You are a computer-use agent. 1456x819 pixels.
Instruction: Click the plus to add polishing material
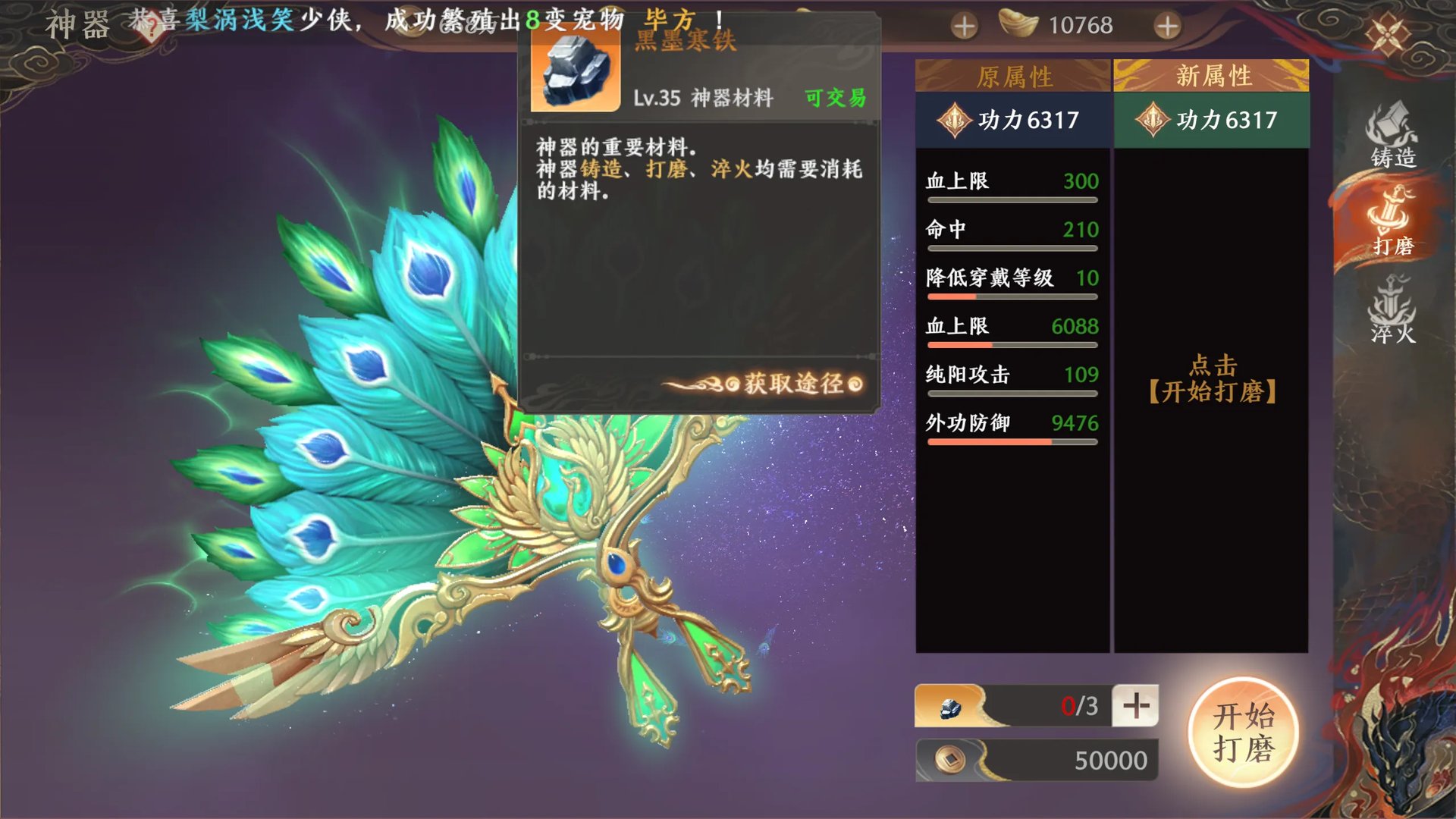[1134, 706]
